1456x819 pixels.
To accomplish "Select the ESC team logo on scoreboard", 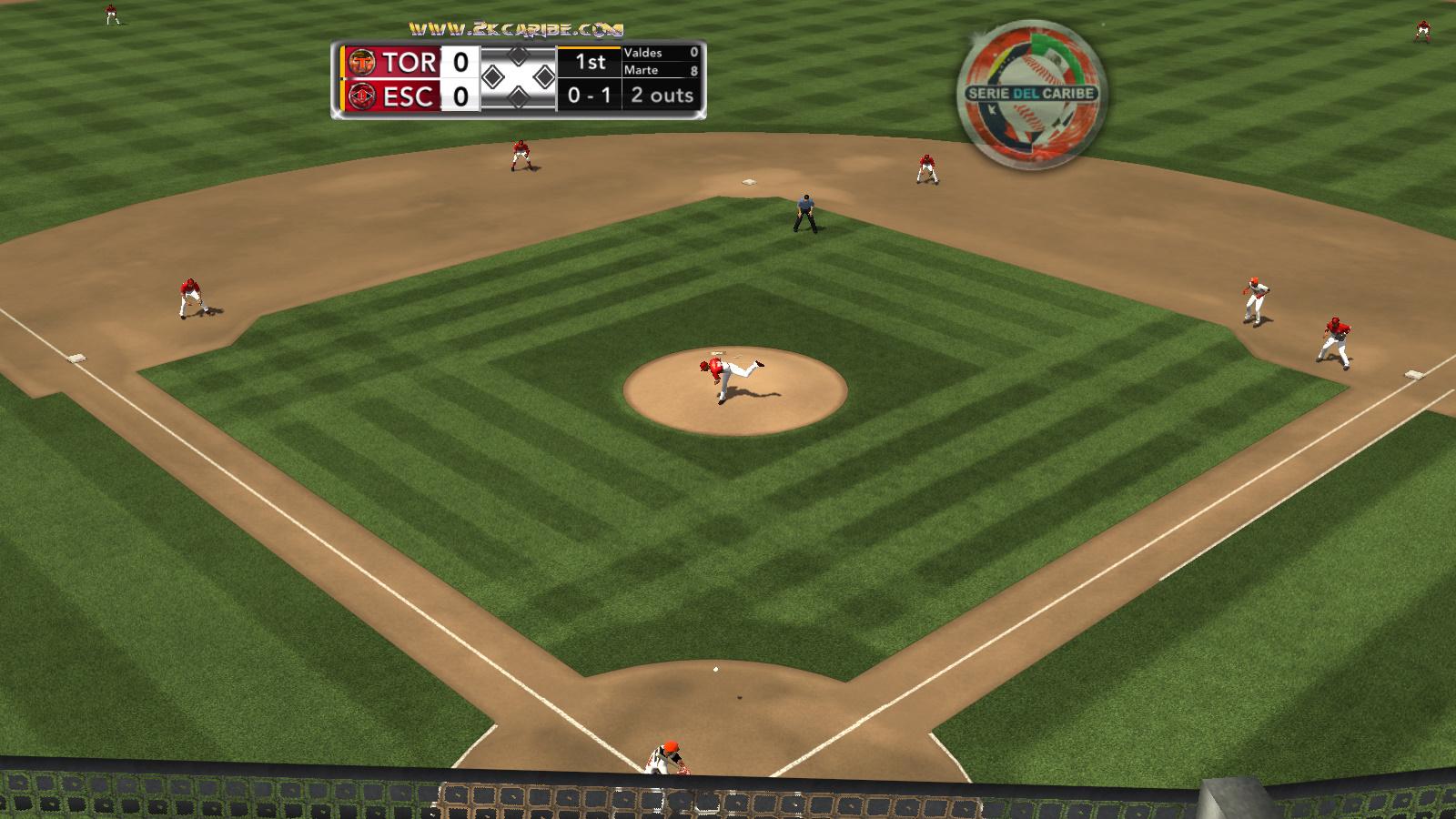I will tap(362, 96).
